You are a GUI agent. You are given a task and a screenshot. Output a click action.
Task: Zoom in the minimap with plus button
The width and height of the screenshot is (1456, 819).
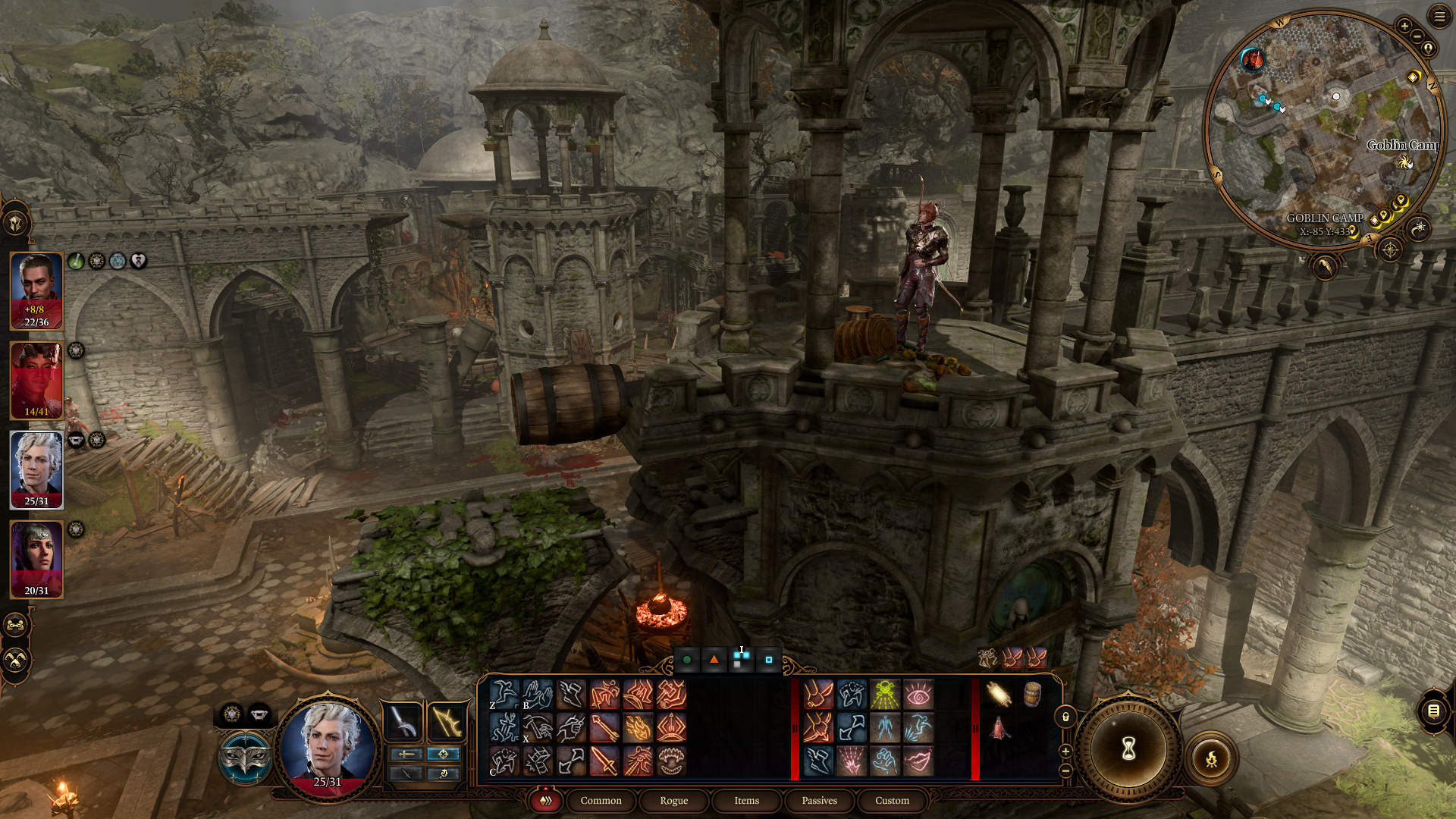[1404, 26]
